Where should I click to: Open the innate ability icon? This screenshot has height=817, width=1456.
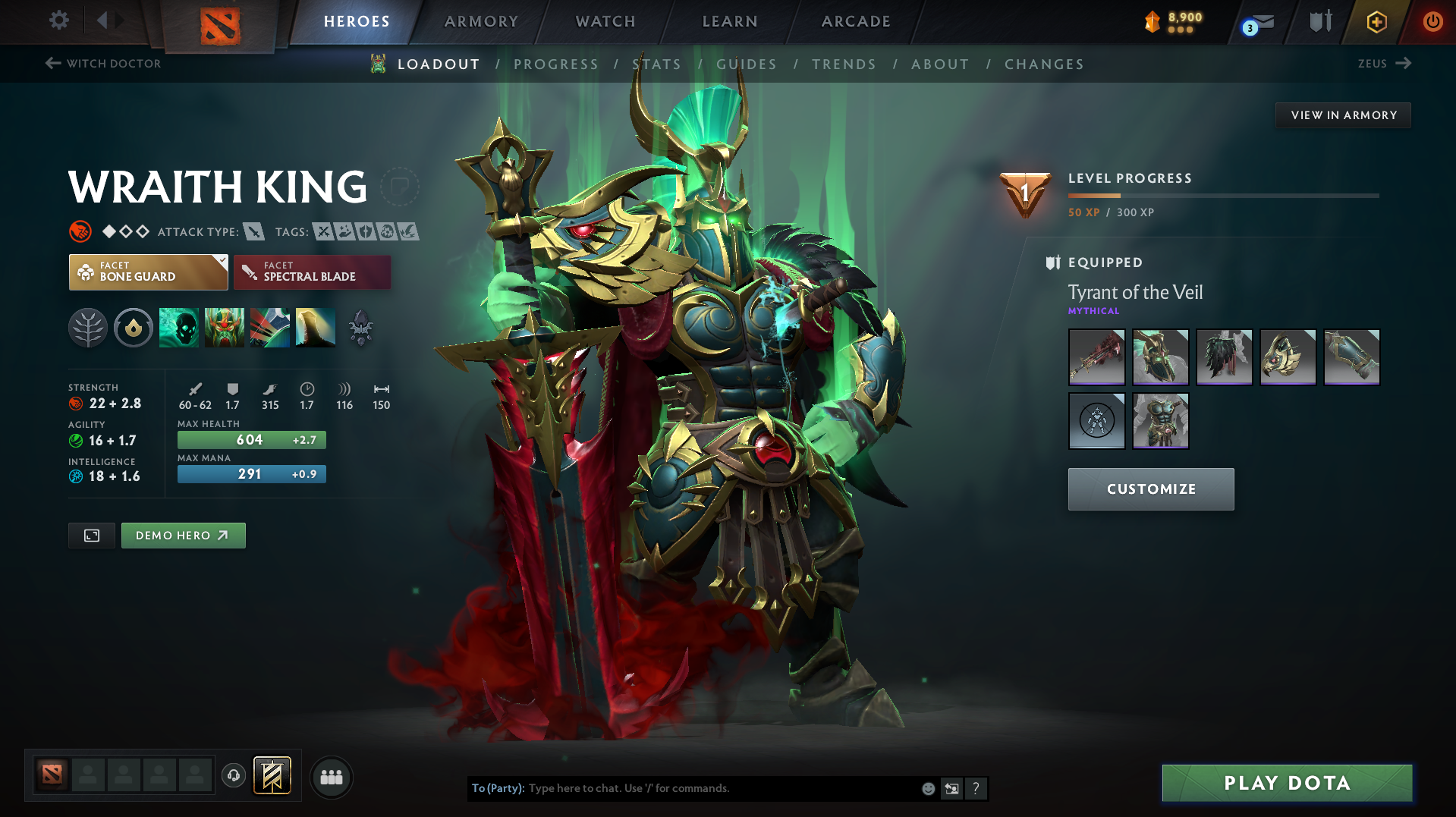134,328
